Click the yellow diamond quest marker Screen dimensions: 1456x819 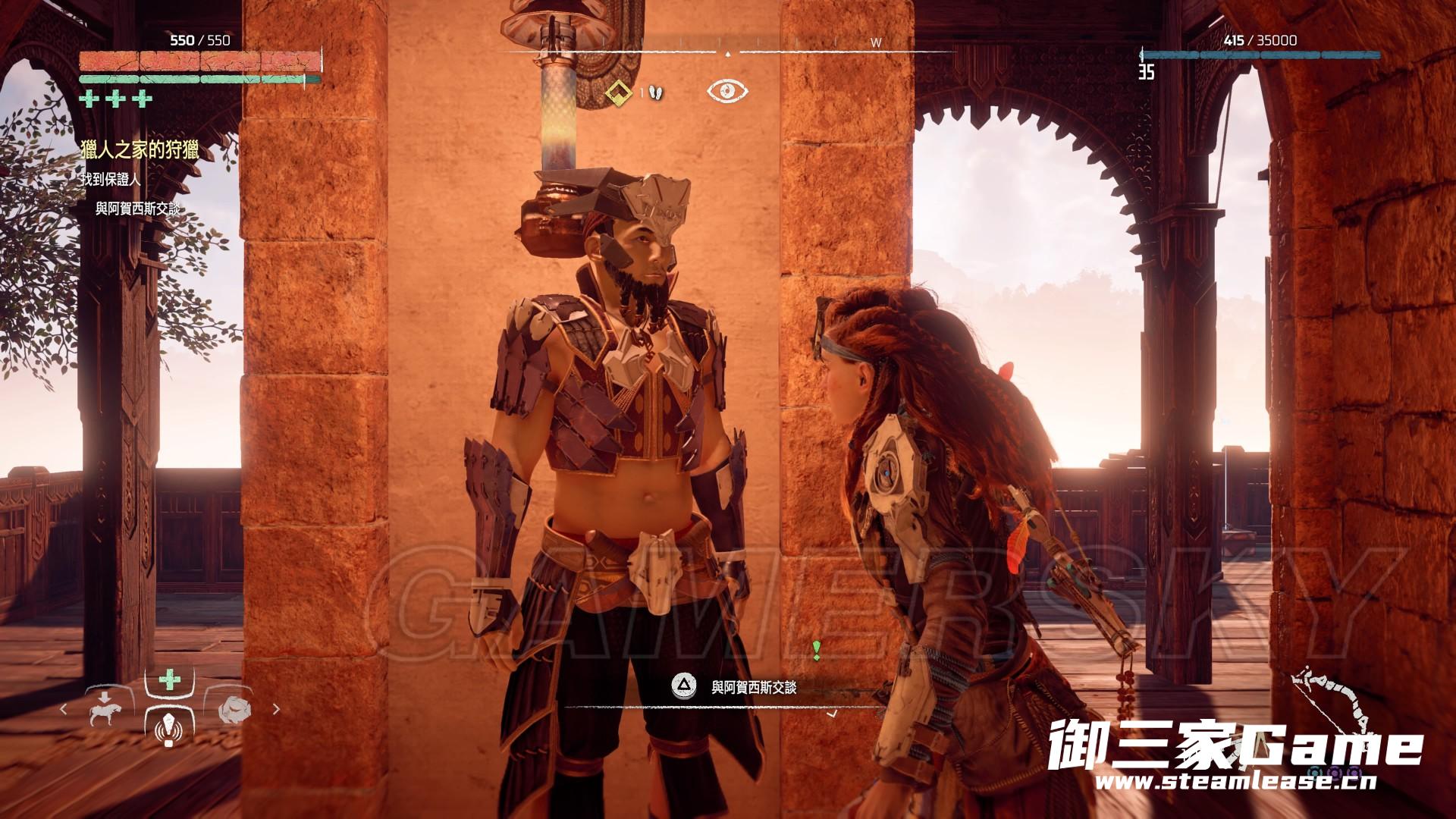[620, 93]
